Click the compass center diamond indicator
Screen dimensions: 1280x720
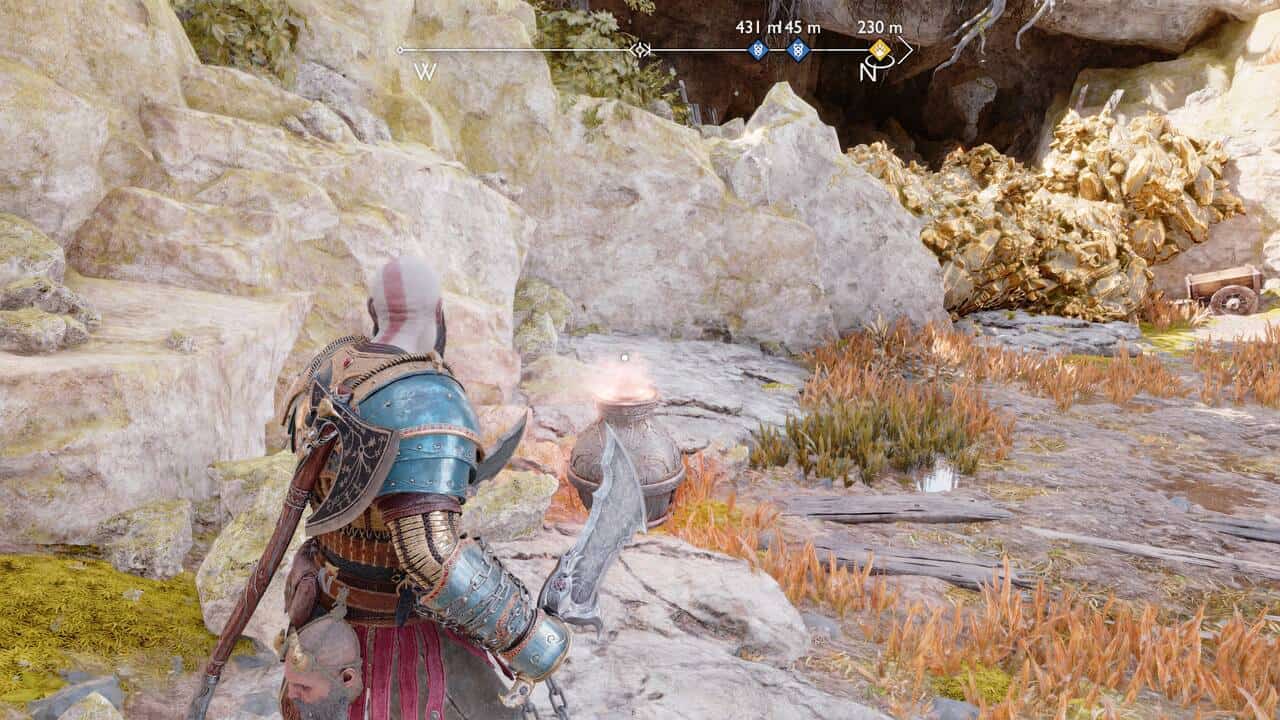coord(641,49)
